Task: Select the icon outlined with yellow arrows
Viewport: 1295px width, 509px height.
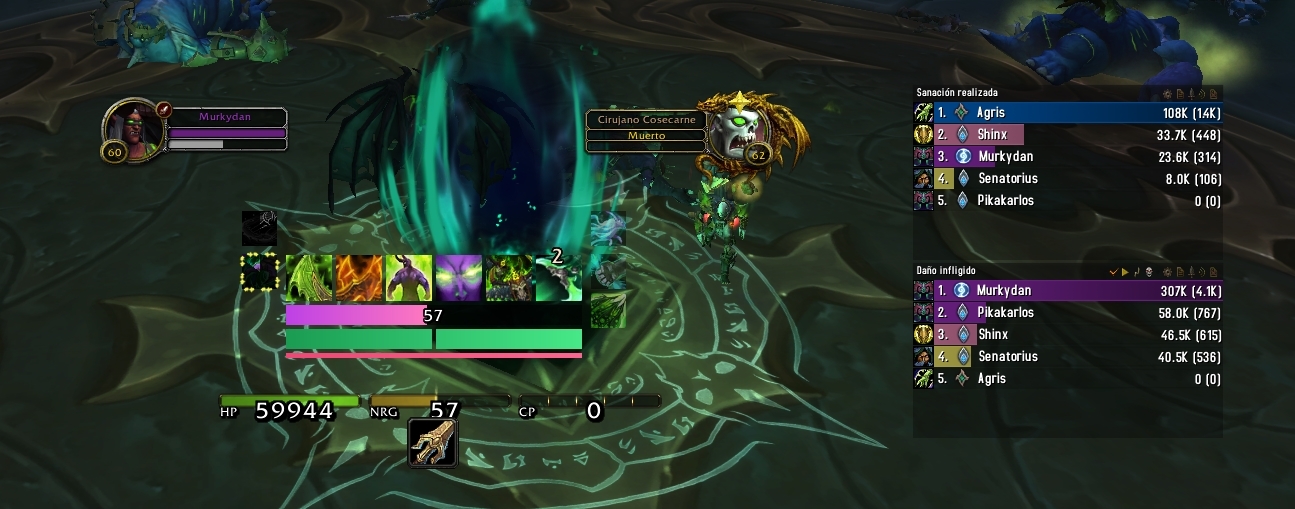Action: click(259, 272)
